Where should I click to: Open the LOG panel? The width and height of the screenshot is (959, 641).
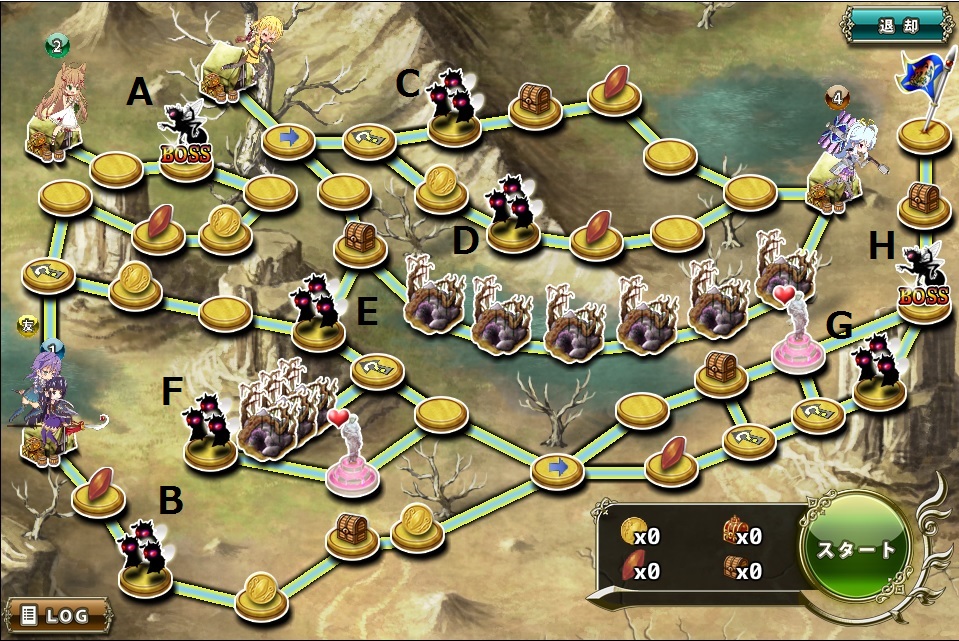click(56, 612)
